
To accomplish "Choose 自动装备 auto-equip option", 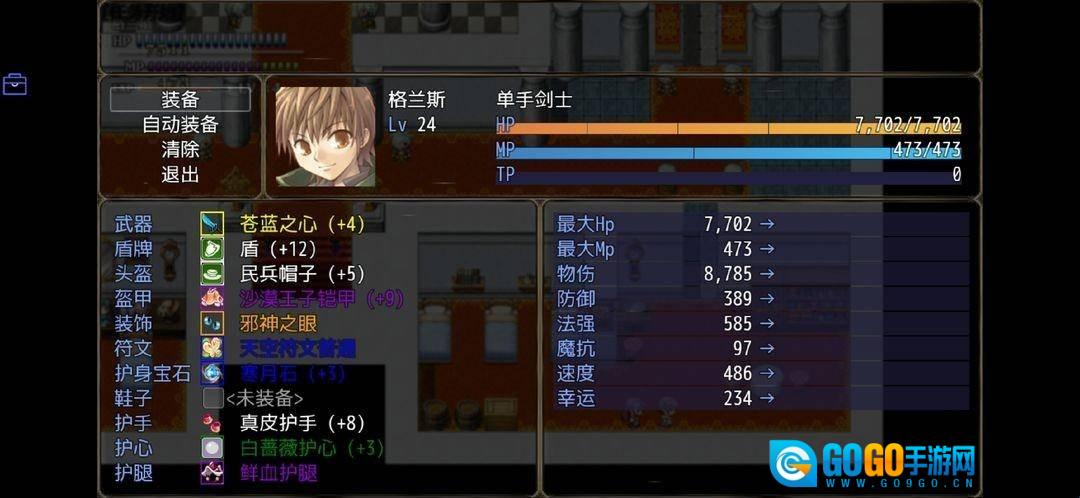I will 180,125.
